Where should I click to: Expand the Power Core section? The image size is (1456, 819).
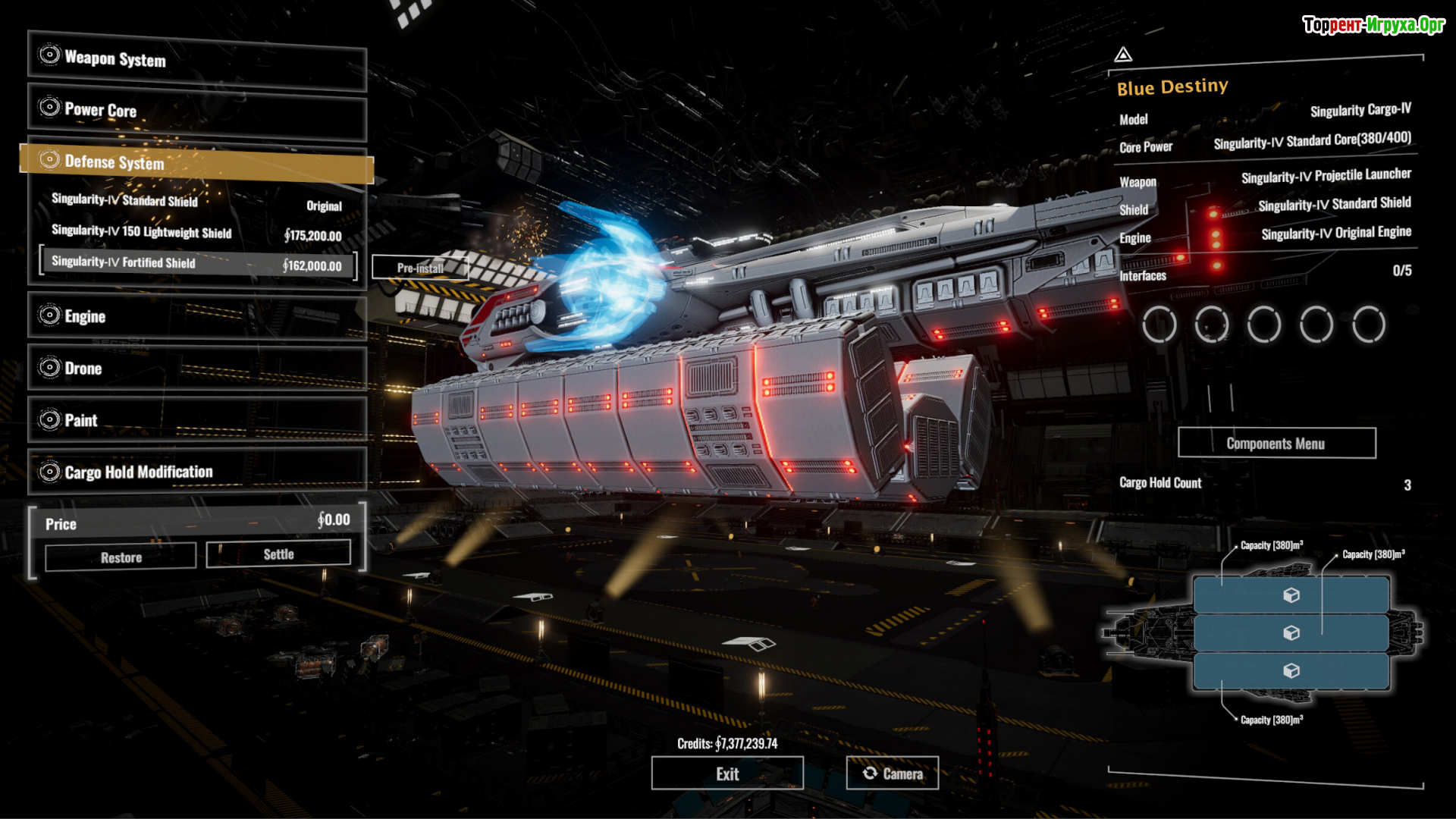(x=197, y=111)
